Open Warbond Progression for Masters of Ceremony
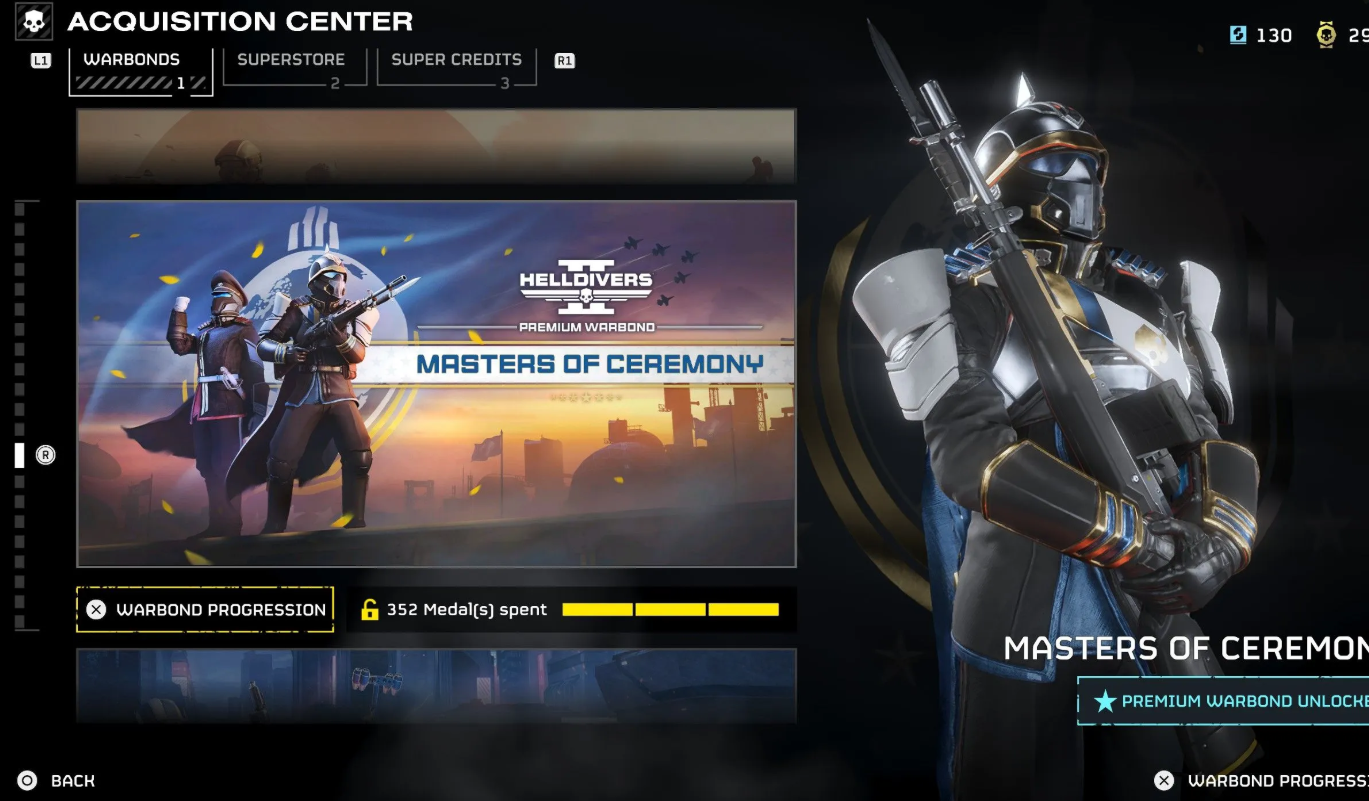This screenshot has width=1369, height=801. [205, 609]
